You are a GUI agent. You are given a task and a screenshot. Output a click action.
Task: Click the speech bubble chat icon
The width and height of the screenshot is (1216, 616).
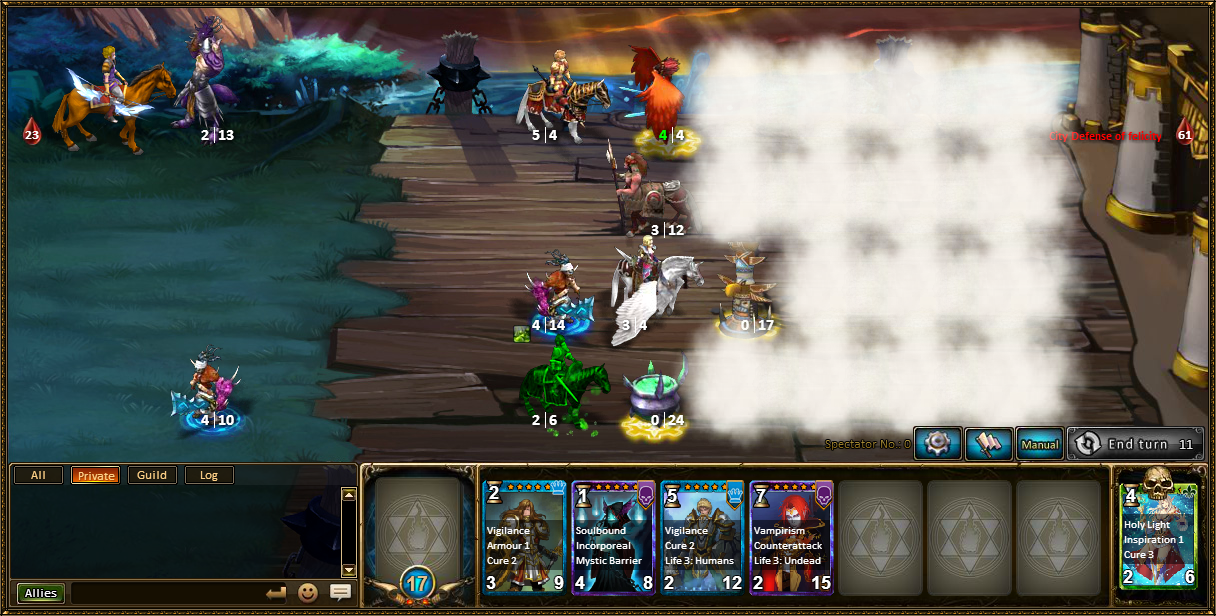340,593
